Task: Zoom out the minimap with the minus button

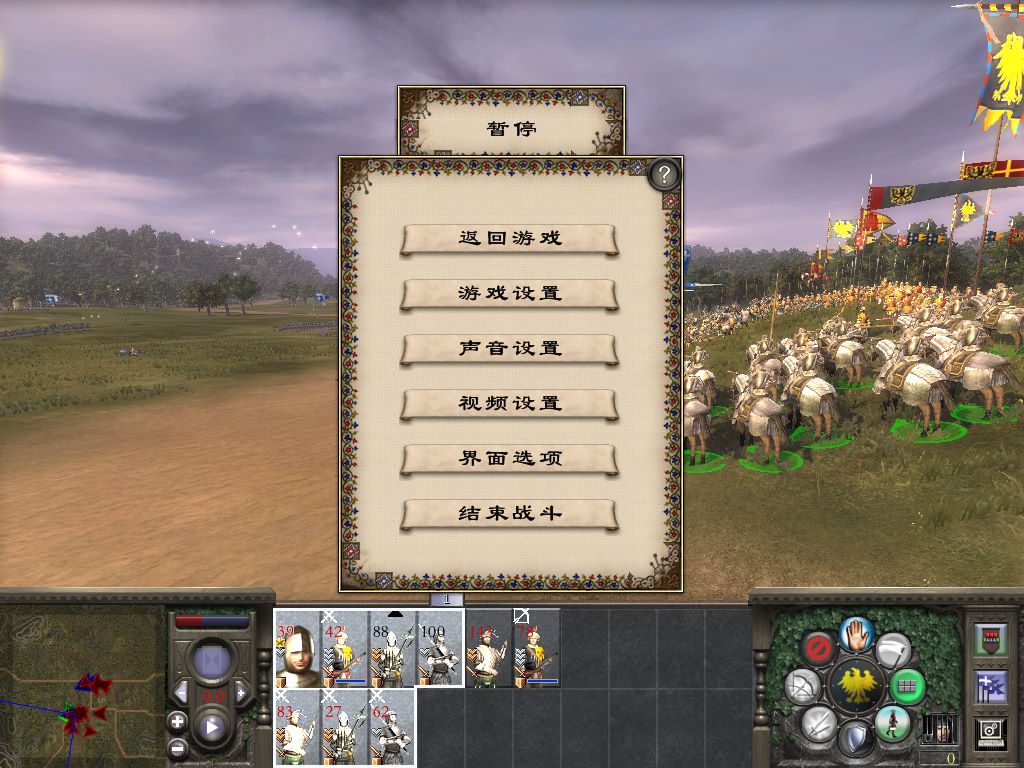Action: coord(177,746)
